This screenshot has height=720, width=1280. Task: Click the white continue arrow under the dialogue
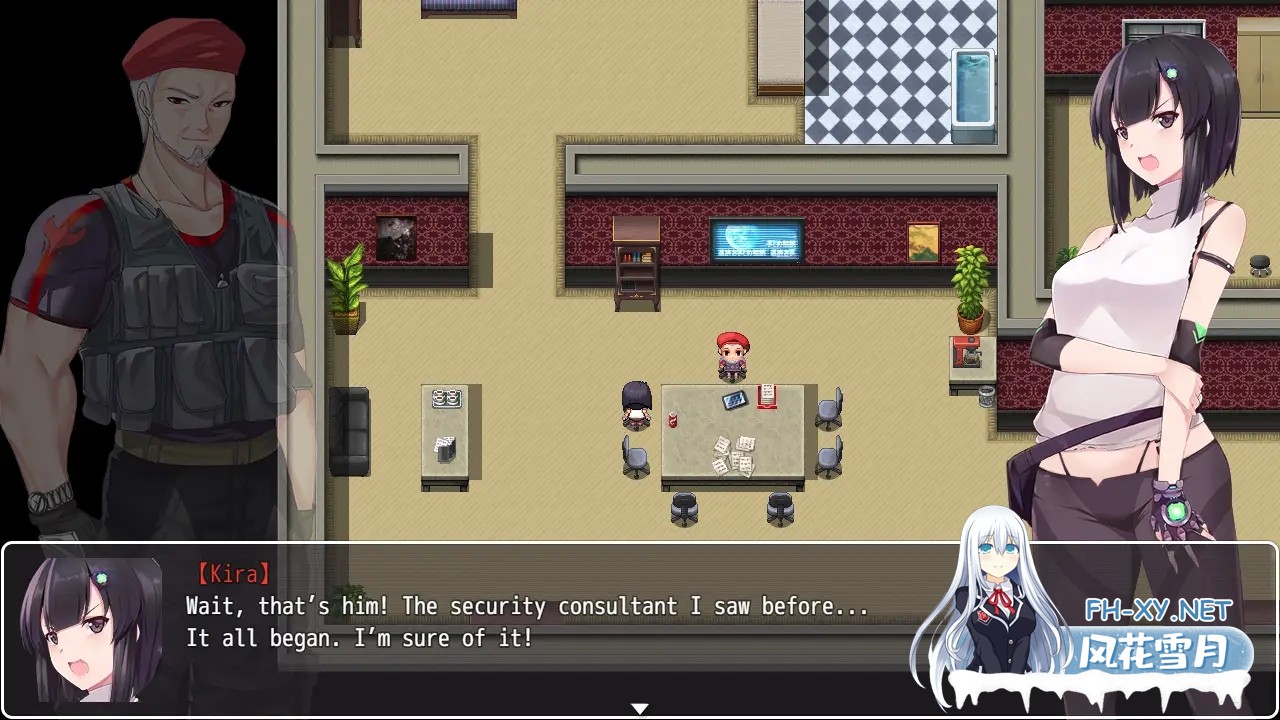640,709
